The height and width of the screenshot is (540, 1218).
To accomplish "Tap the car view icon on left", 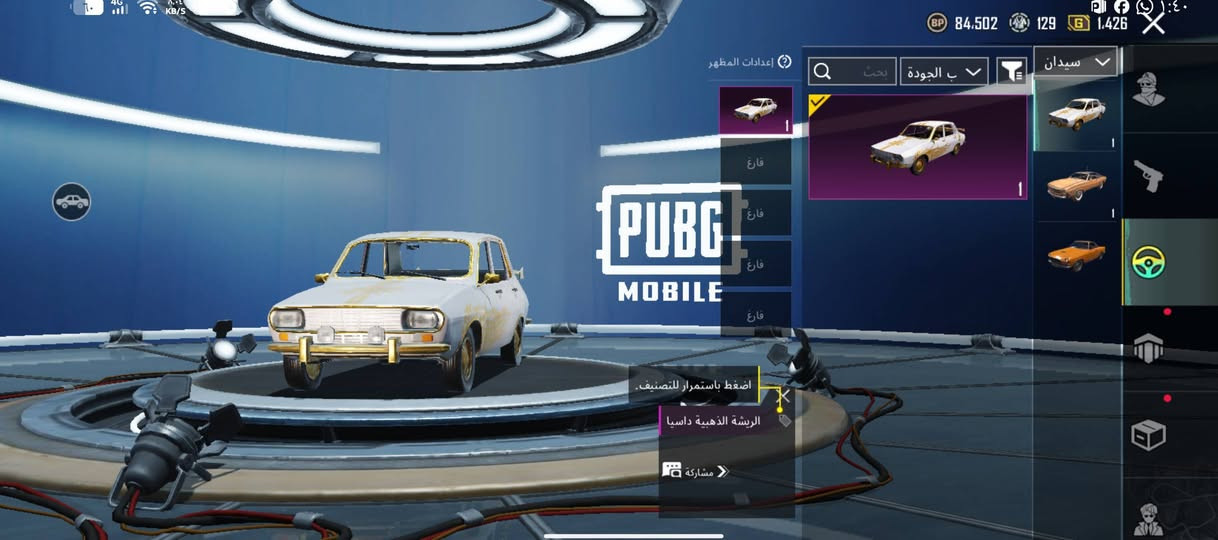I will [x=72, y=202].
